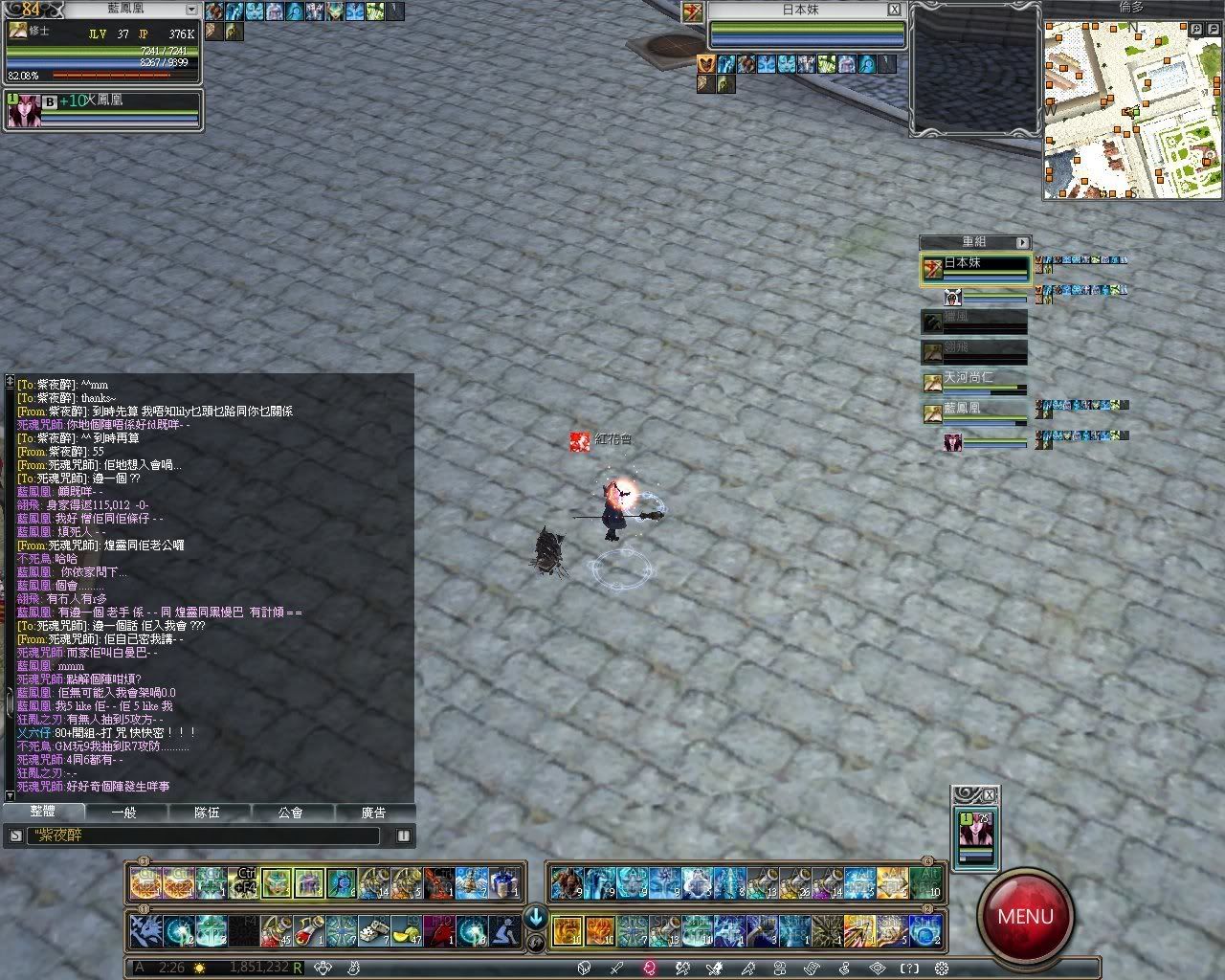Switch to the 隊伍 chat tab

[x=208, y=813]
